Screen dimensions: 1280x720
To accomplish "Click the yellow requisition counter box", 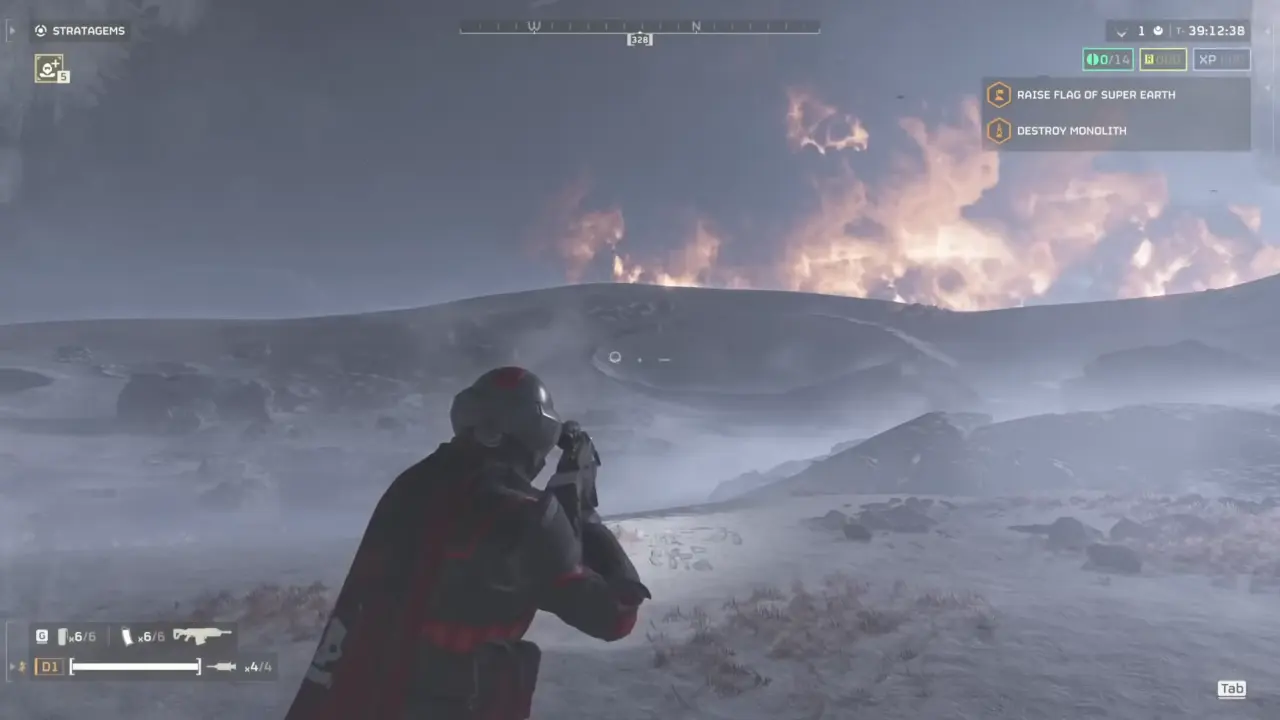I will pyautogui.click(x=1163, y=60).
